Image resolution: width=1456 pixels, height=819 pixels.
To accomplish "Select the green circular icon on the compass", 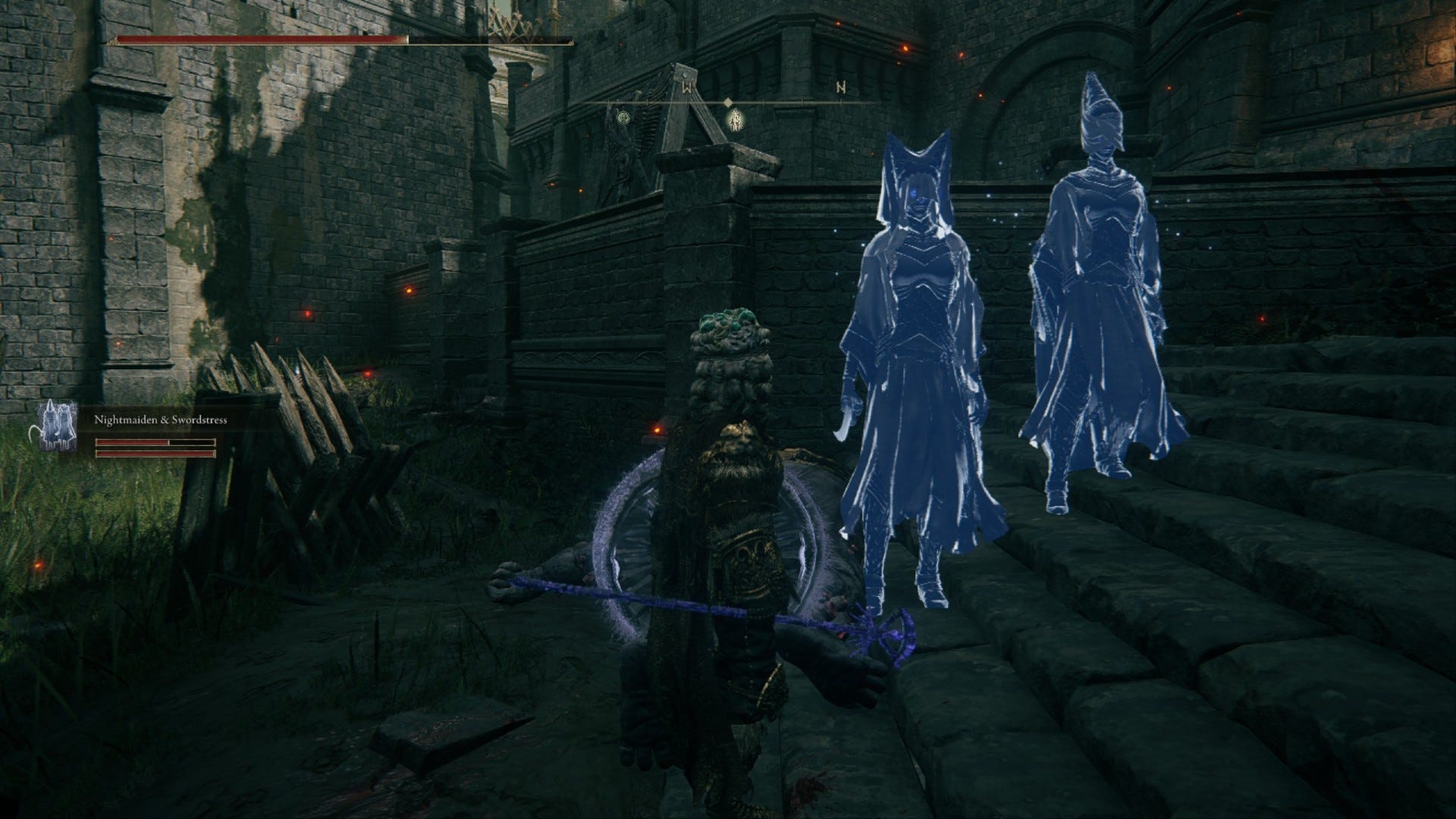I will pyautogui.click(x=623, y=118).
